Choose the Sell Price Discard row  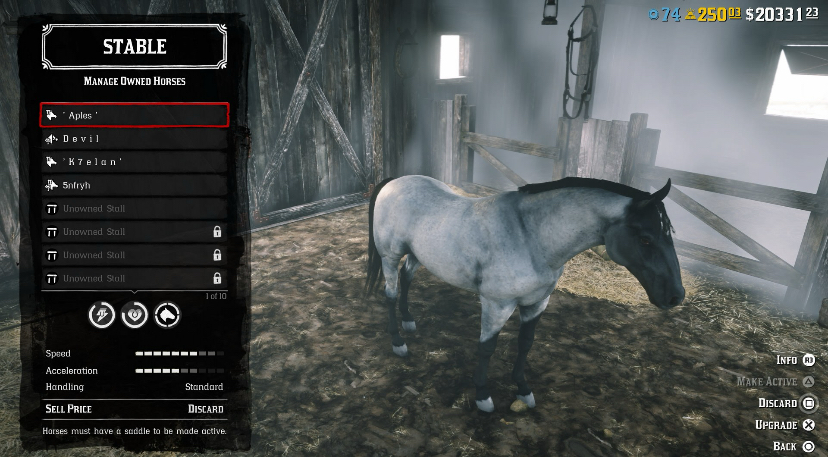[134, 409]
